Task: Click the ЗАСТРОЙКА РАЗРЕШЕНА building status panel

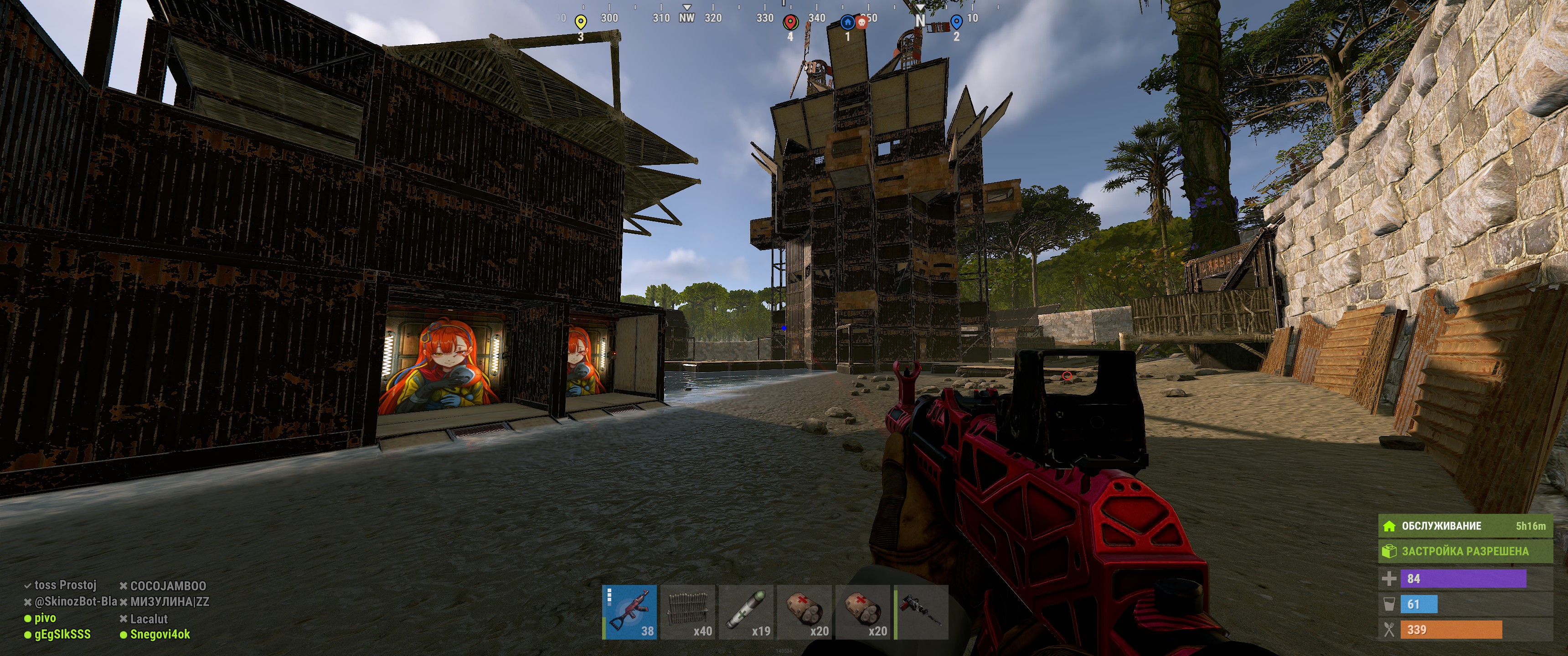Action: tap(1465, 551)
